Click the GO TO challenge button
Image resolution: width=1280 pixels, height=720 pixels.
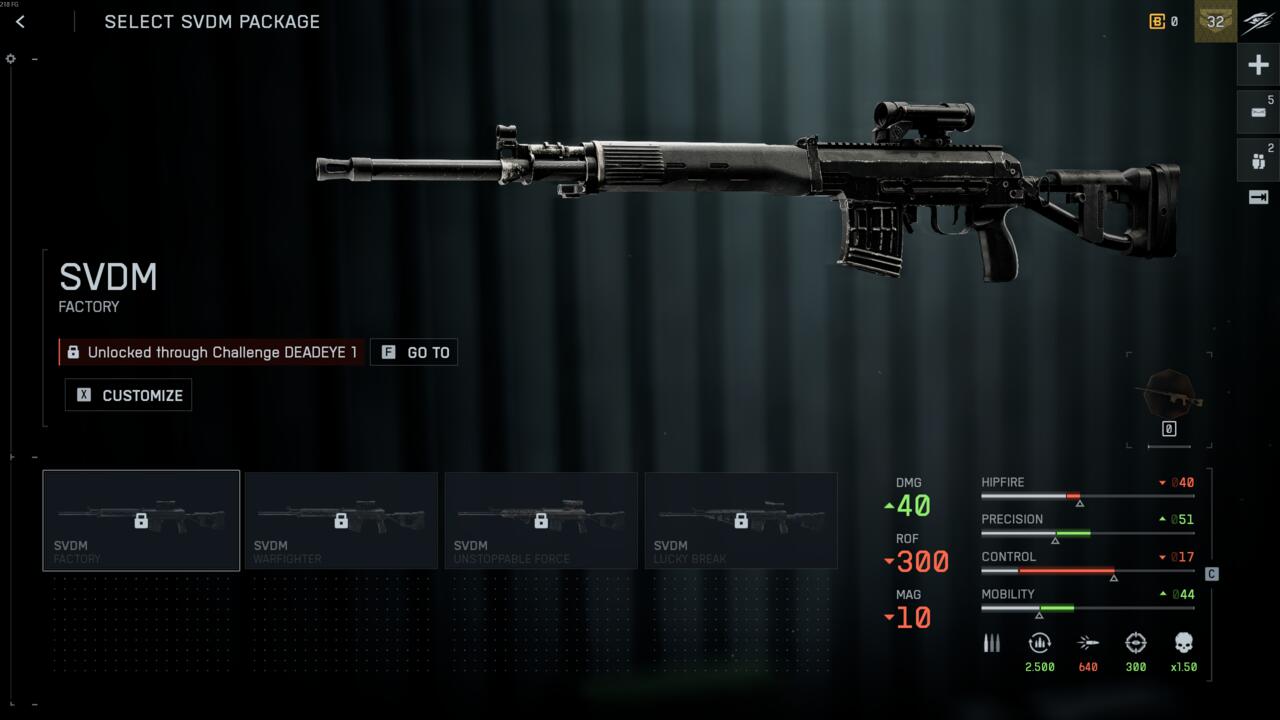pyautogui.click(x=414, y=352)
